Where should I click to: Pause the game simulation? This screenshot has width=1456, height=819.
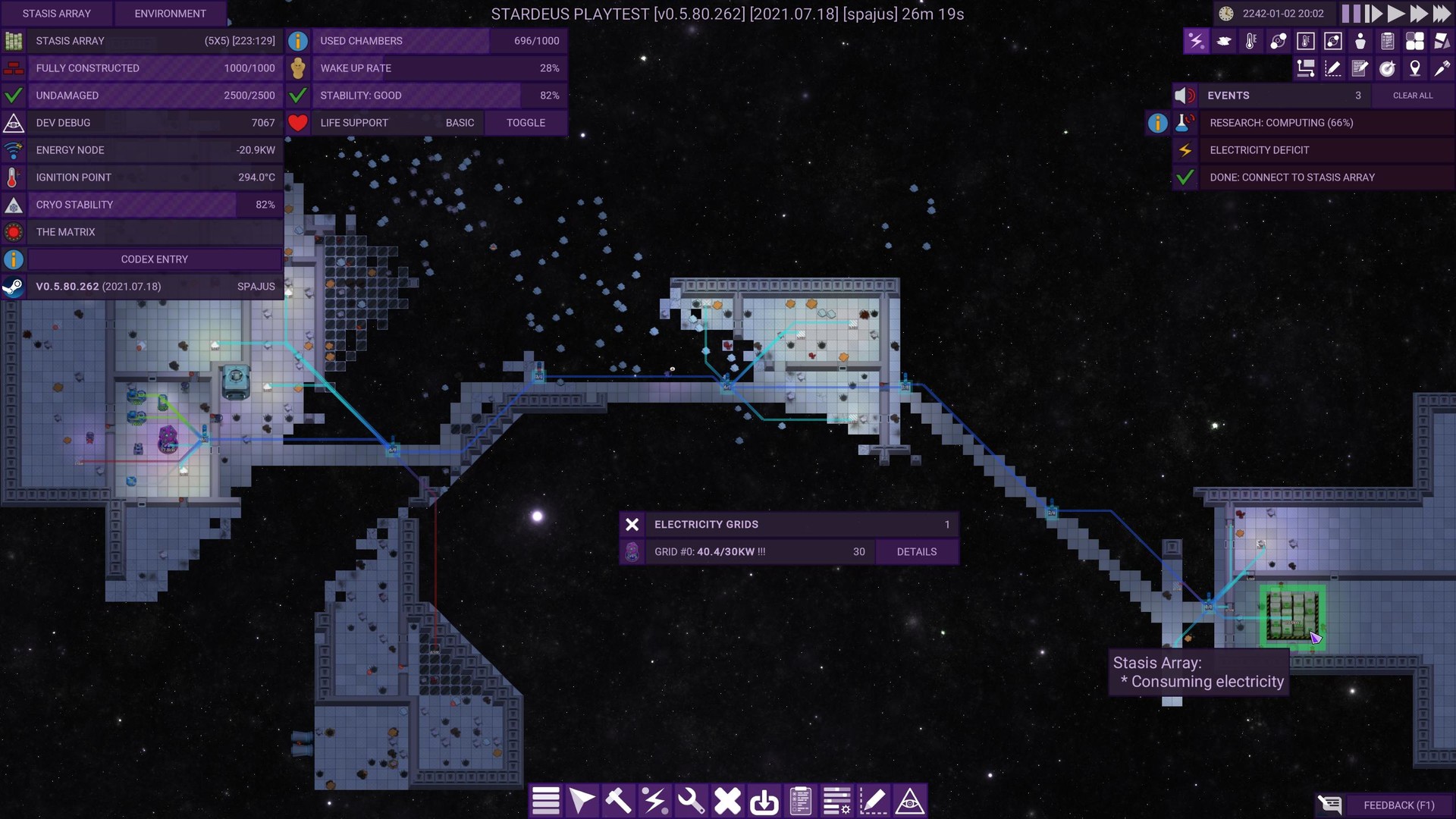point(1351,14)
